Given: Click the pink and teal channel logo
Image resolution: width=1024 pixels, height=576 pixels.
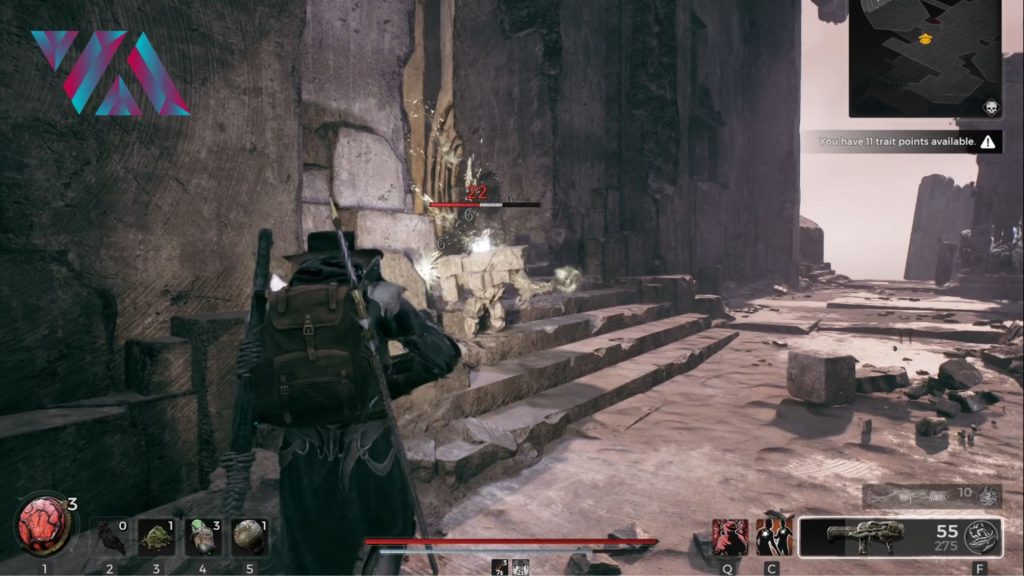Looking at the screenshot, I should pos(109,72).
